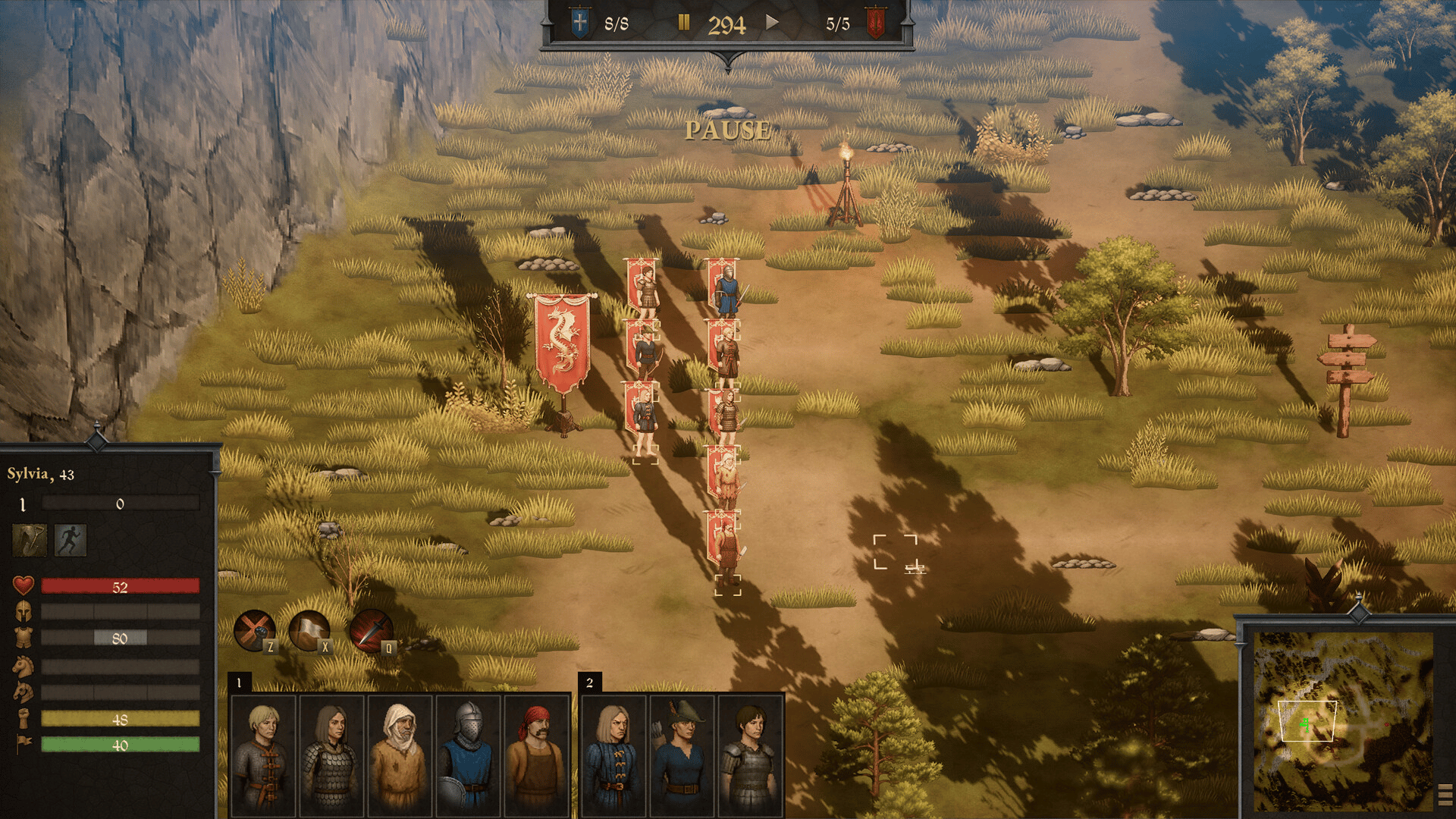Resume battle with the play arrow
This screenshot has height=819, width=1456.
pos(772,22)
